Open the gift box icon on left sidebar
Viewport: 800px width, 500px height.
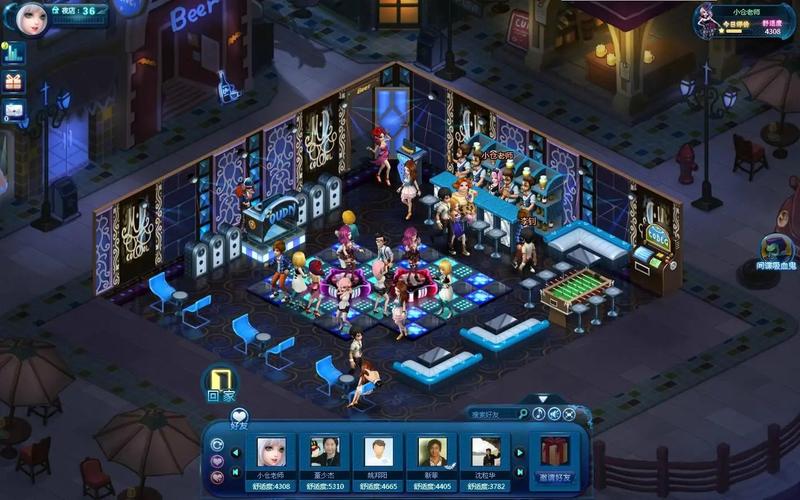14,82
